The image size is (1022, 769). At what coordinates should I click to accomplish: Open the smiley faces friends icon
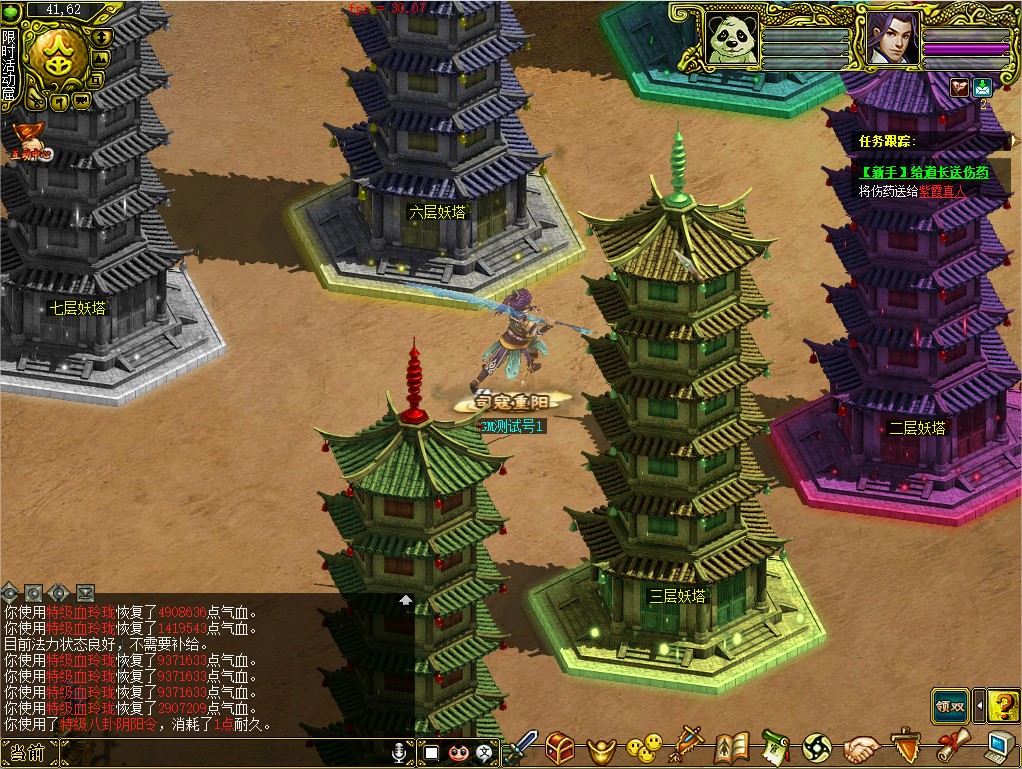point(643,747)
